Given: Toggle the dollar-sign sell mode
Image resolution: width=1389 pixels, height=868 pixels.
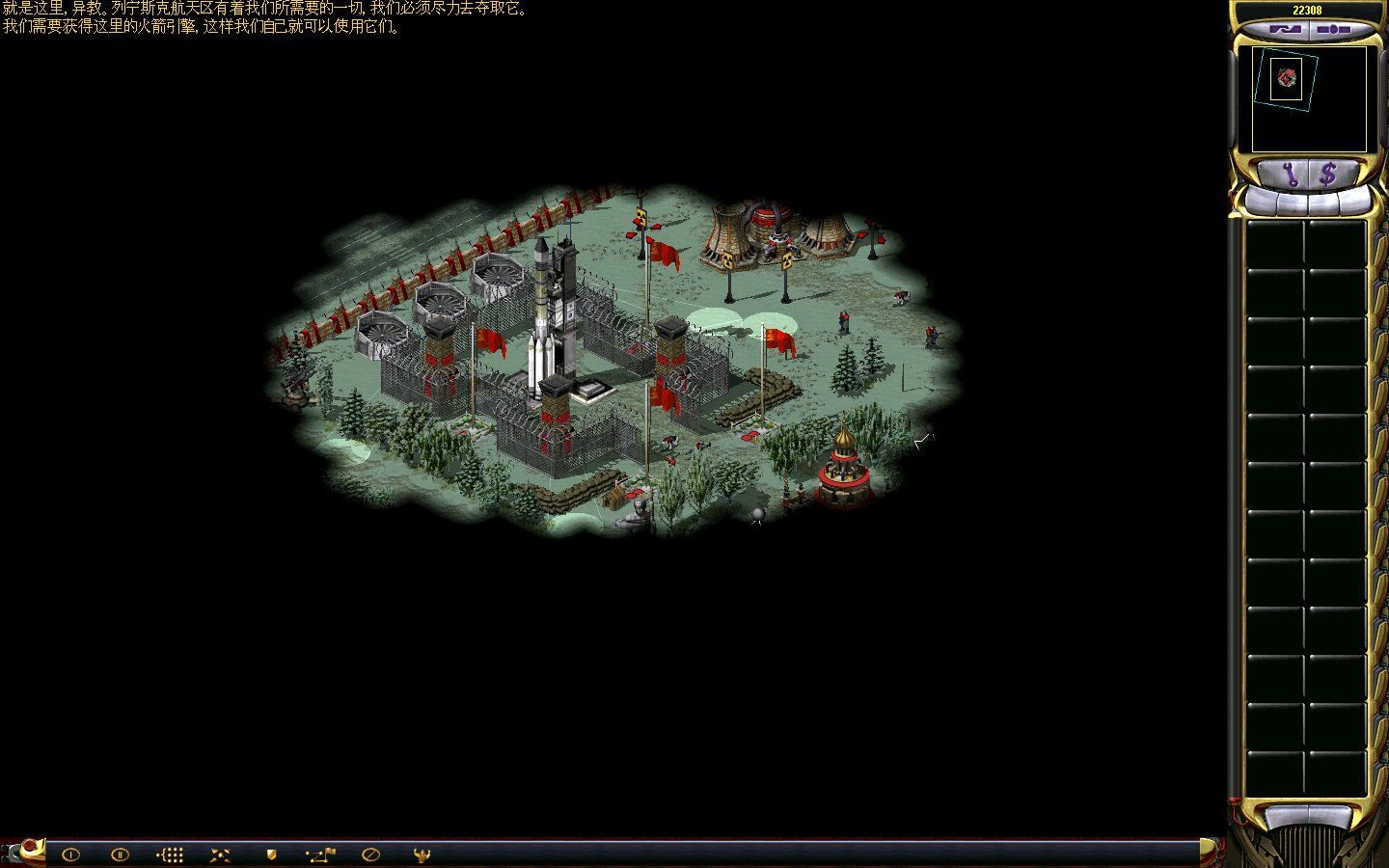Looking at the screenshot, I should click(x=1329, y=175).
